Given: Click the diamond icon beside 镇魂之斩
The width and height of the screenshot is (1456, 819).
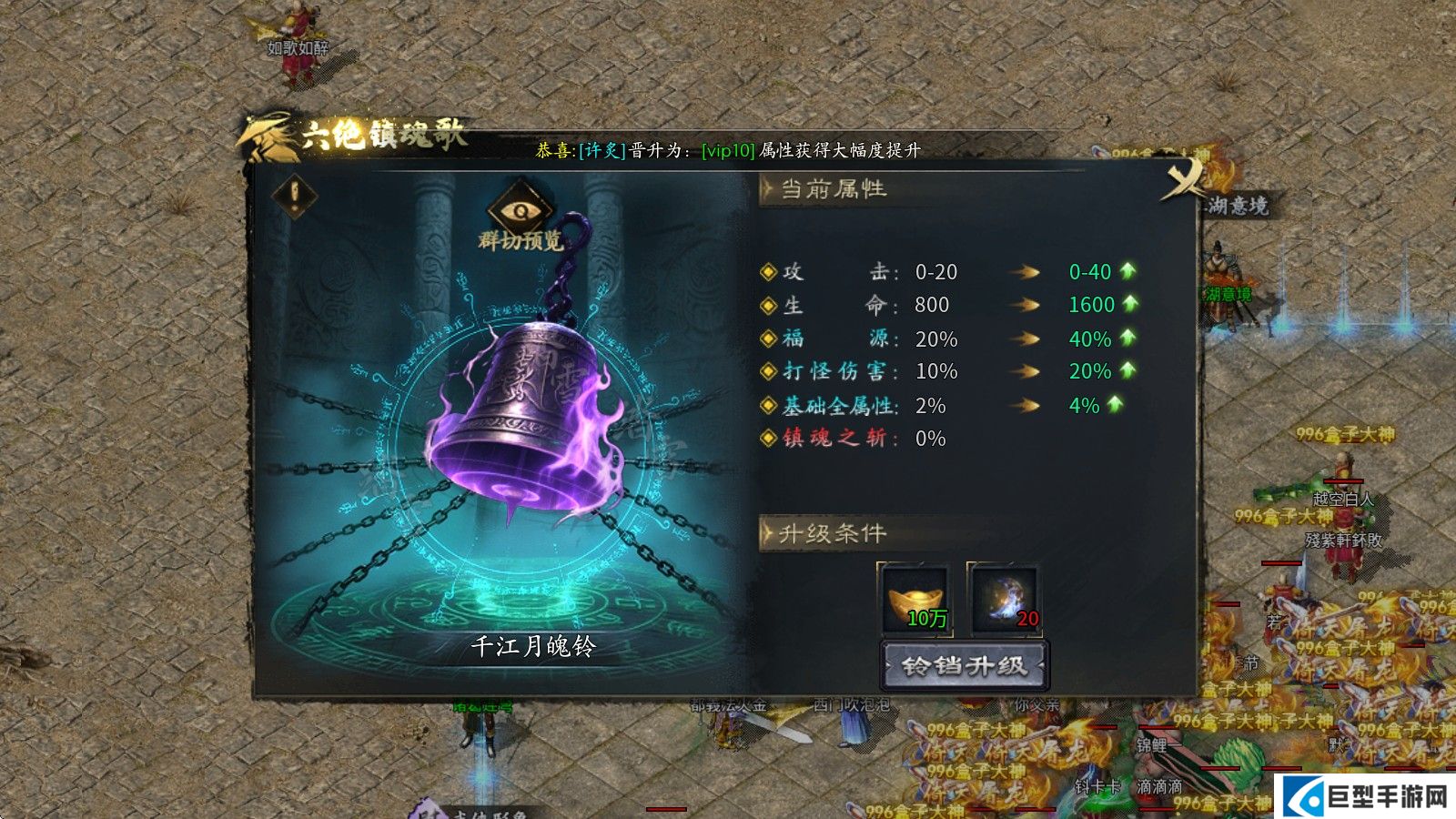Looking at the screenshot, I should [x=770, y=439].
